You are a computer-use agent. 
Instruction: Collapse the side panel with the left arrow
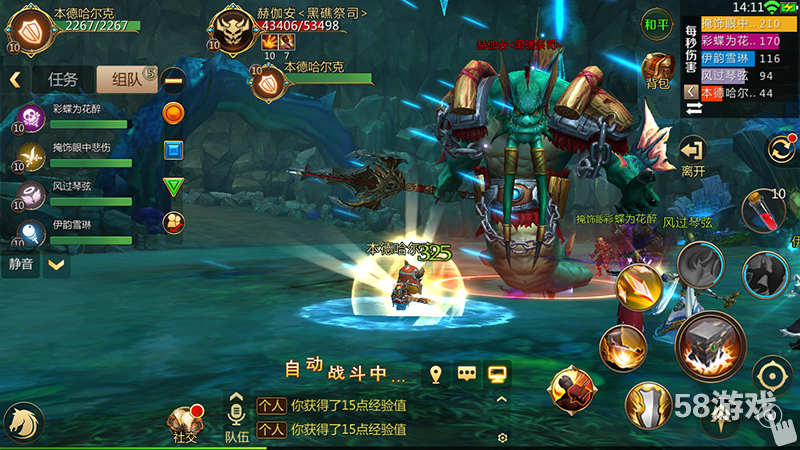pos(15,80)
